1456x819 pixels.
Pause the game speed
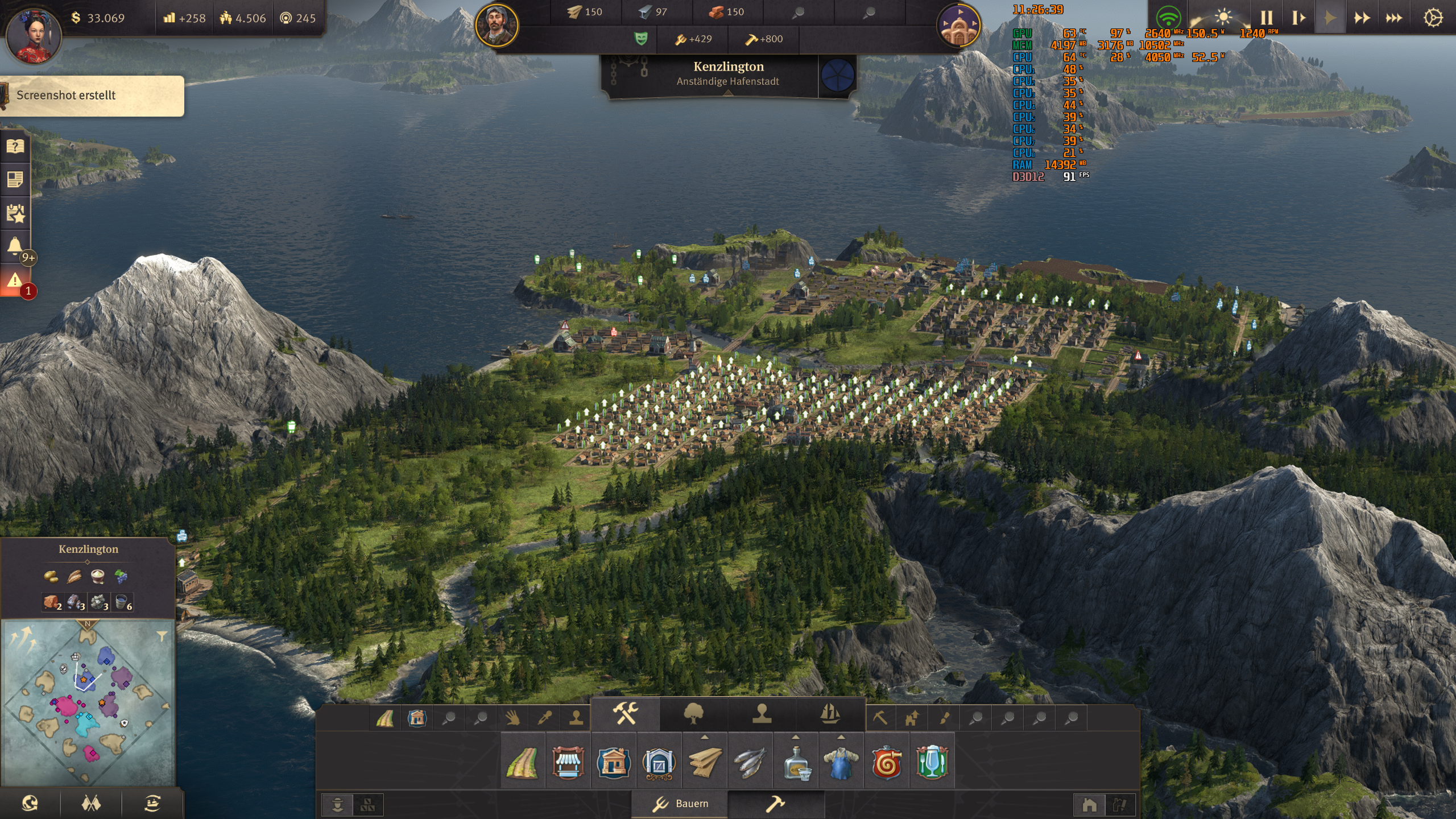(x=1266, y=18)
